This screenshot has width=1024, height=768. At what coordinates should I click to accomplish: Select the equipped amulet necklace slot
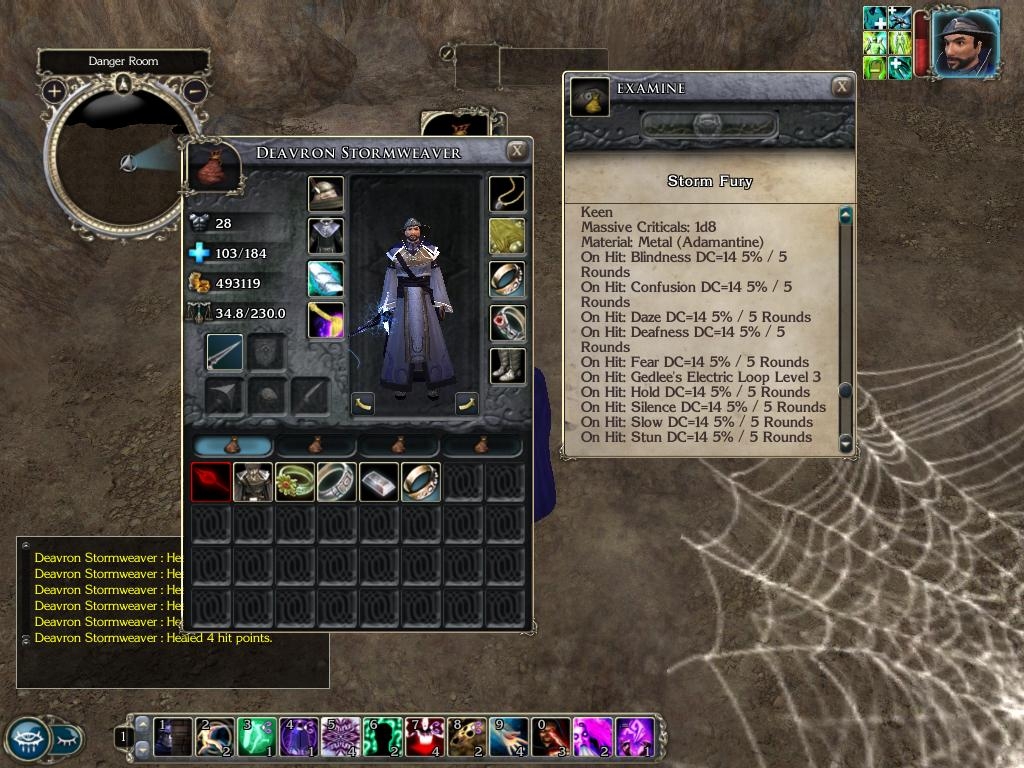click(x=507, y=194)
